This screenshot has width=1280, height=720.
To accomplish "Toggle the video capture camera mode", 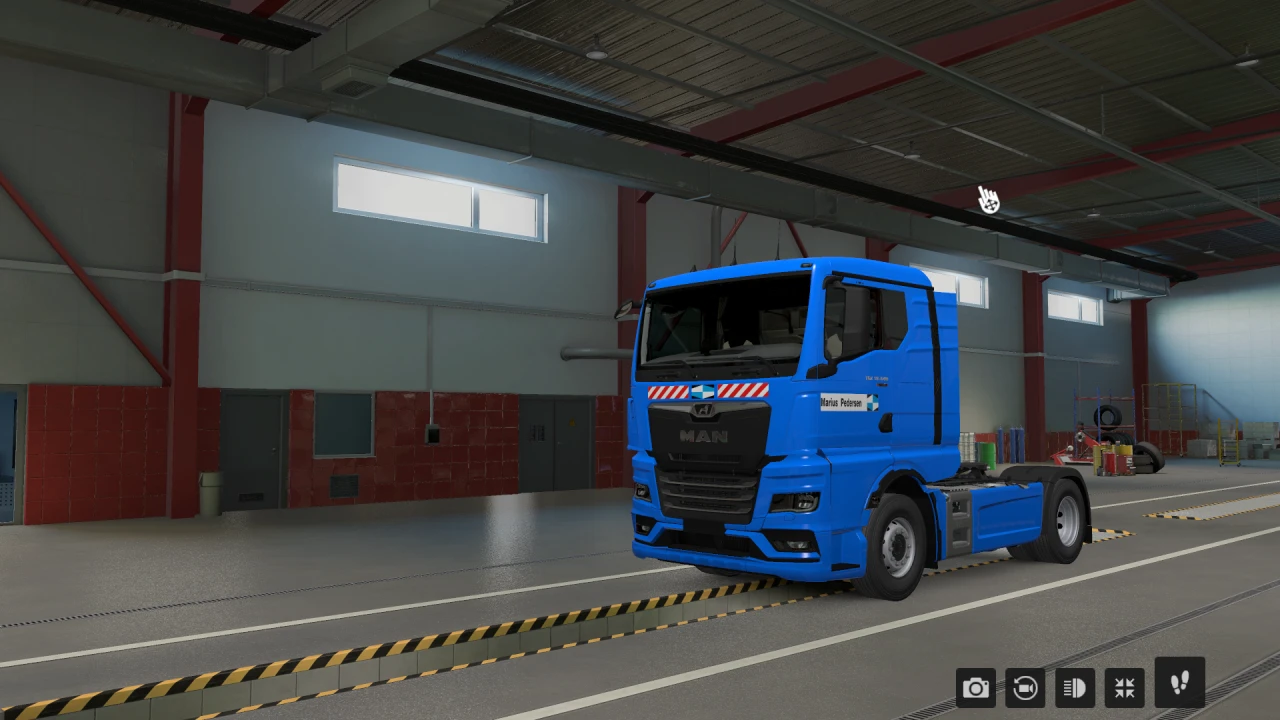I will [1025, 688].
